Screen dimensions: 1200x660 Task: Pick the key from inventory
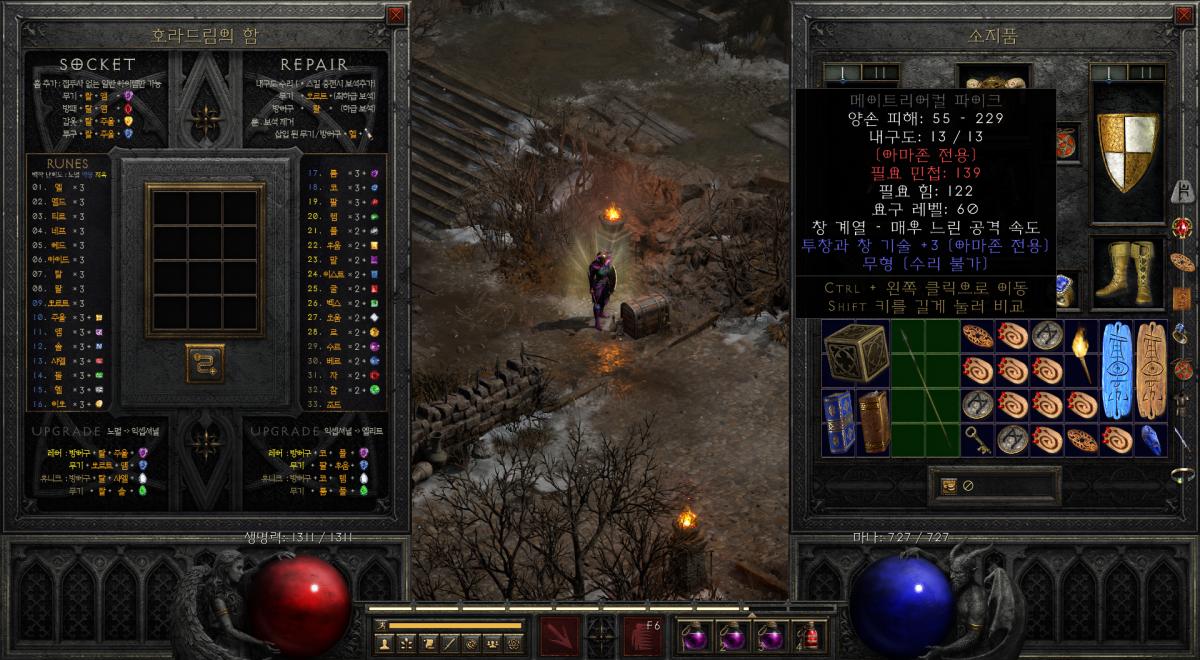click(976, 438)
